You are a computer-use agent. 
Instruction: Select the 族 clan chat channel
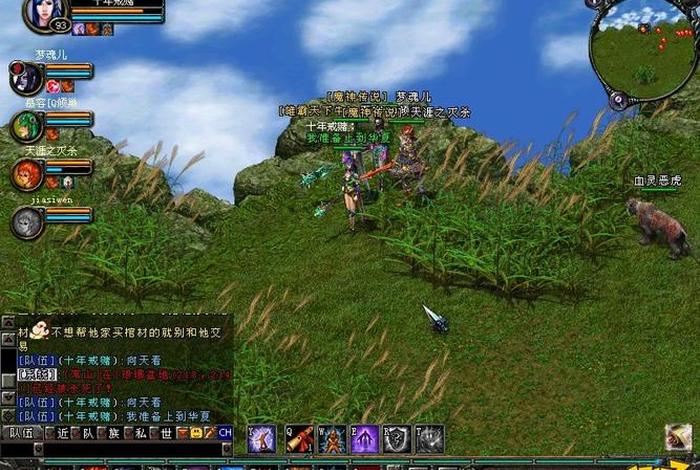click(114, 433)
